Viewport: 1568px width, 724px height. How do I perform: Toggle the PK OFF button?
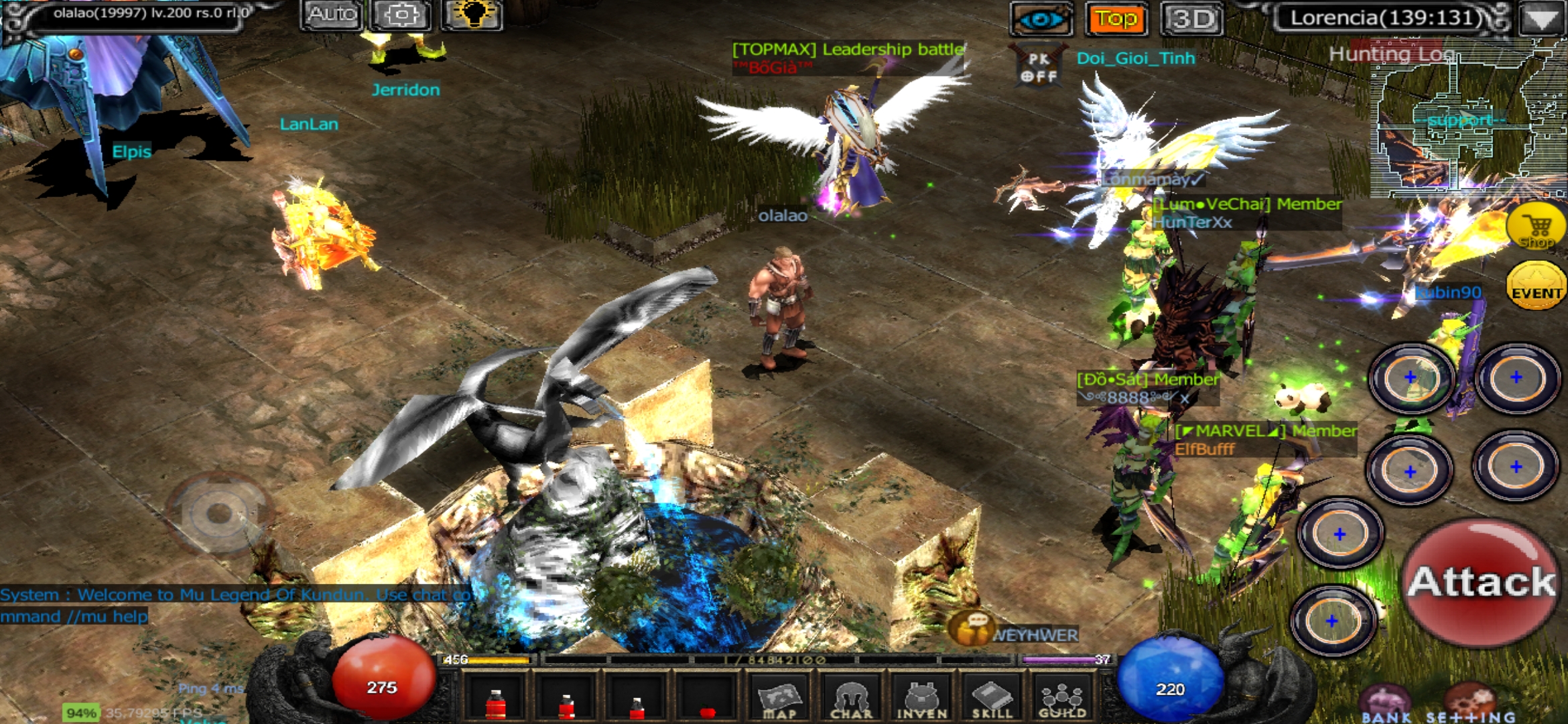[1038, 67]
